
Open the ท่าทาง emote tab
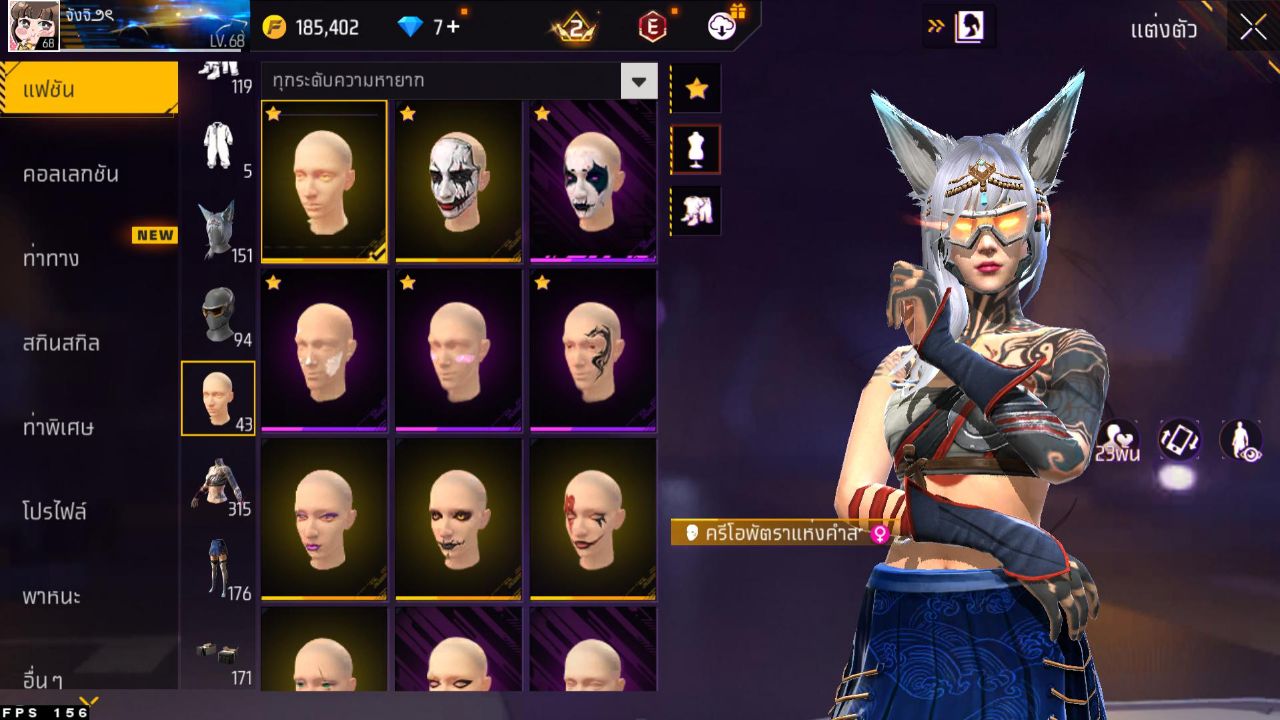point(52,258)
